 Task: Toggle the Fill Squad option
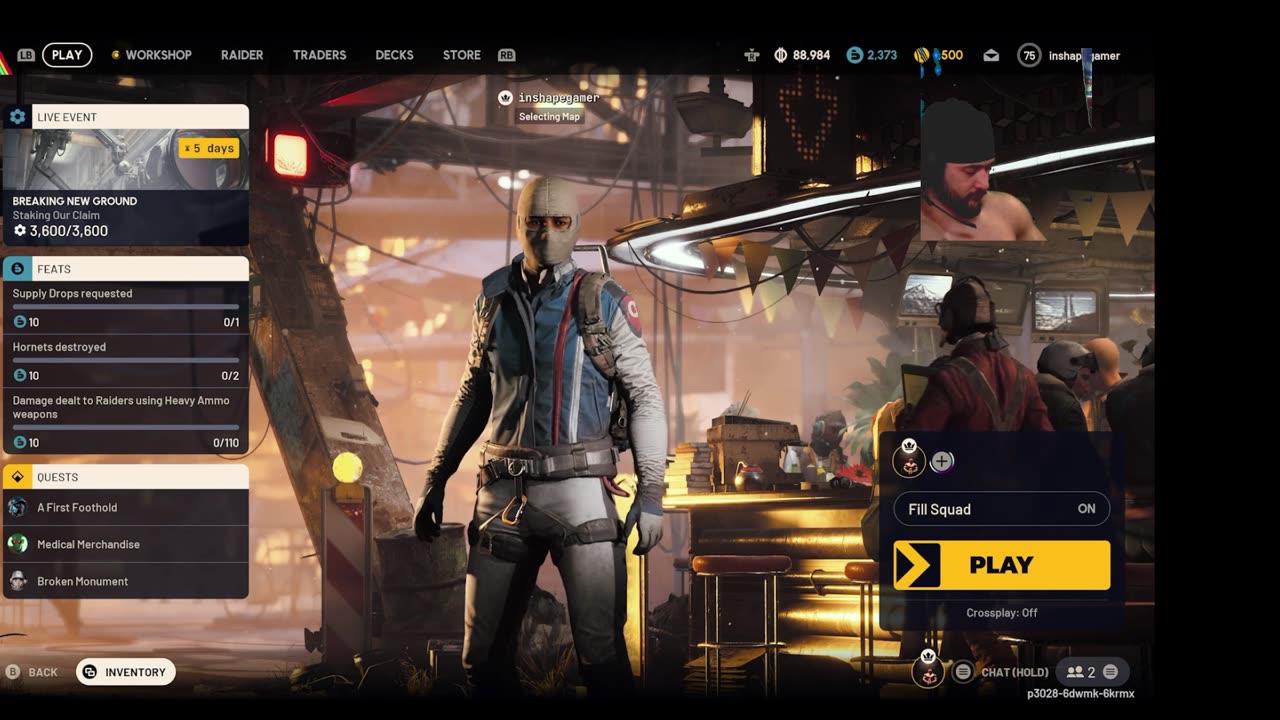(x=1001, y=509)
